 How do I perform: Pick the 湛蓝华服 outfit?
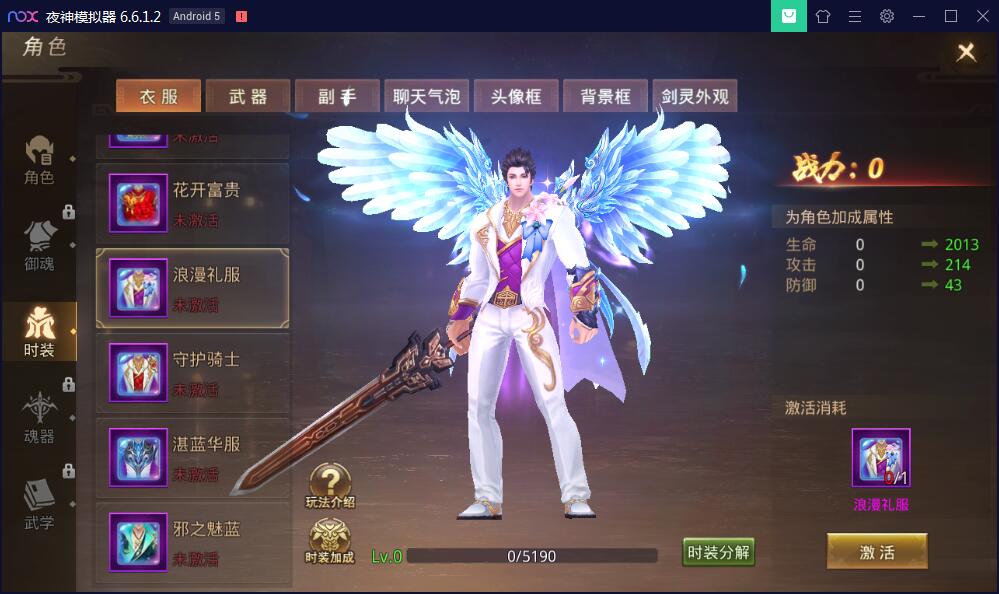(x=193, y=457)
